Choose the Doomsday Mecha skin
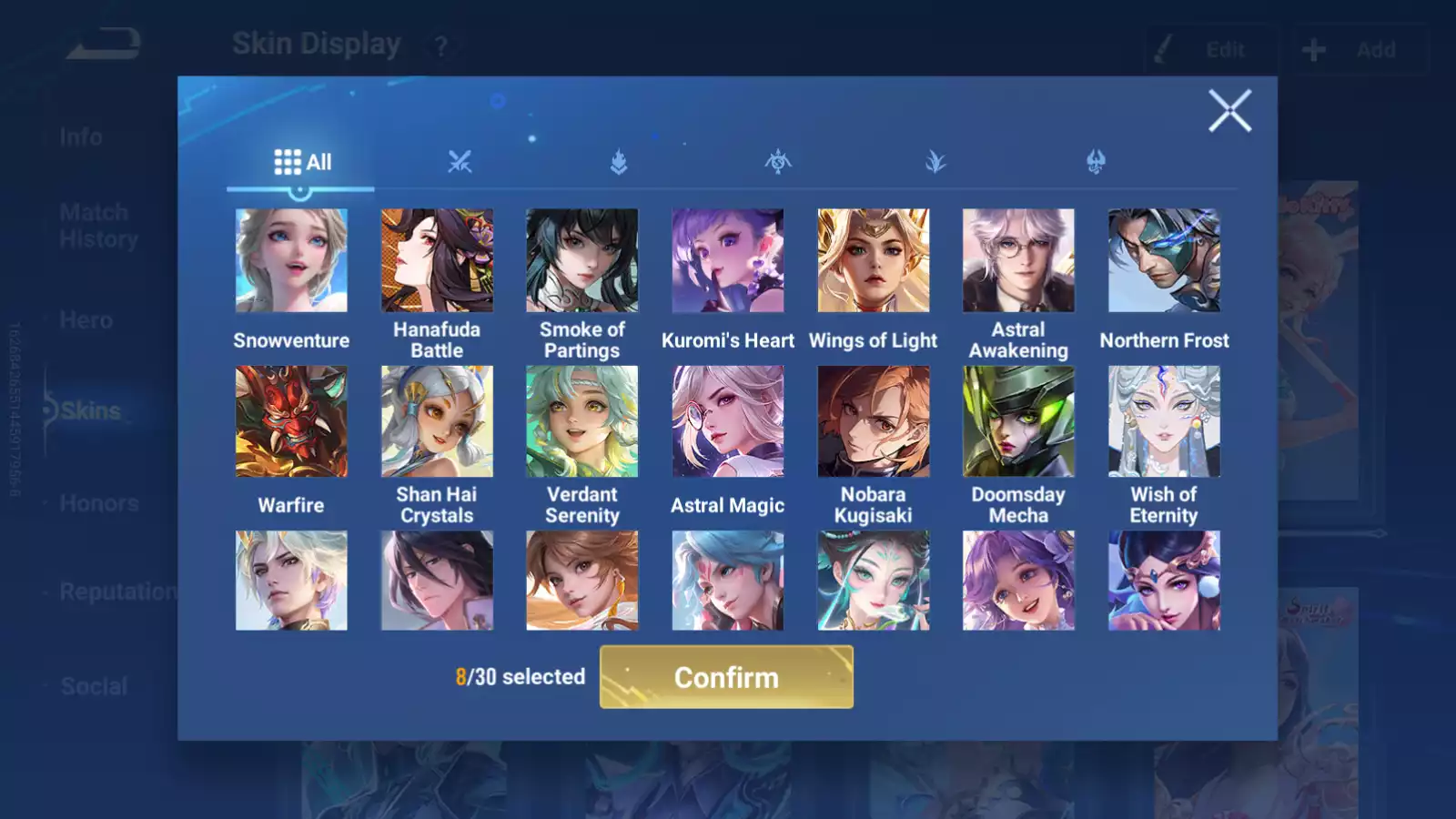This screenshot has height=819, width=1456. click(x=1018, y=421)
